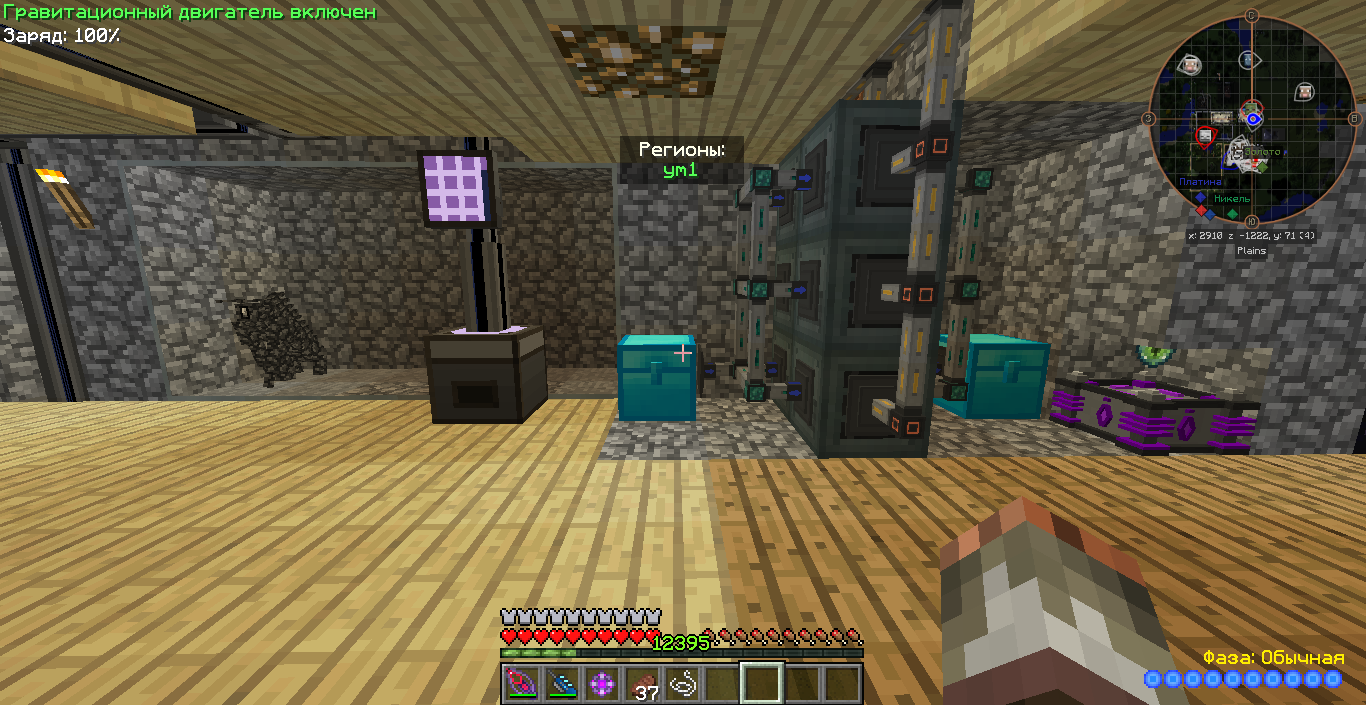Viewport: 1366px width, 705px height.
Task: Click the Никель waypoint label on minimap
Action: [1232, 198]
